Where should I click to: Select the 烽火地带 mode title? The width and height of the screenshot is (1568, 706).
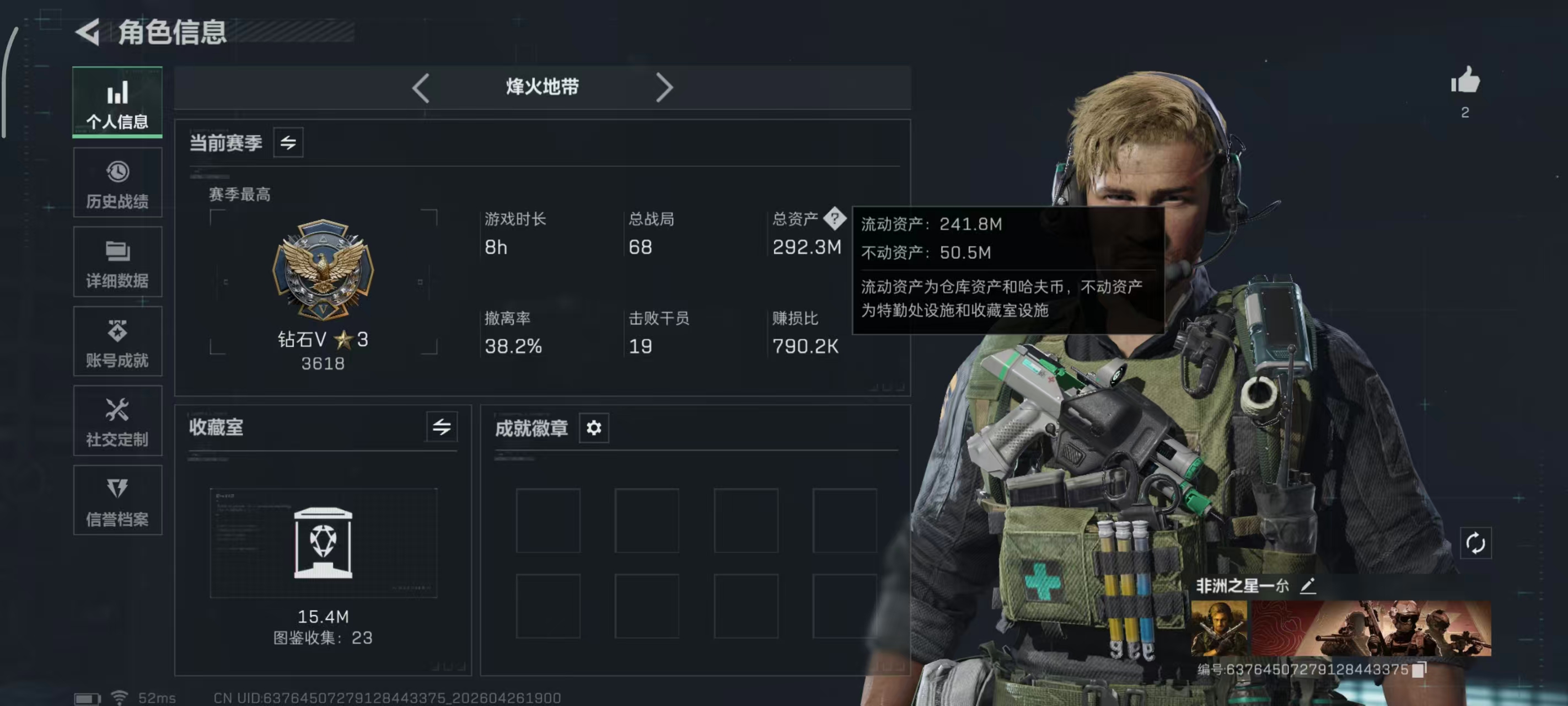pos(543,88)
